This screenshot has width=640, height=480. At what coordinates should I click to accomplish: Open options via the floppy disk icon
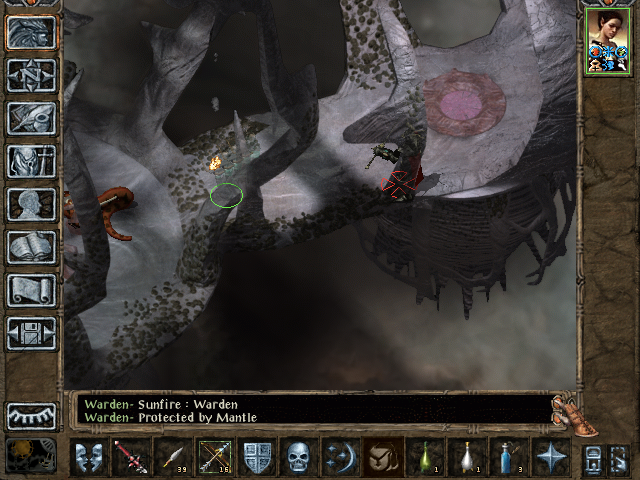point(31,333)
